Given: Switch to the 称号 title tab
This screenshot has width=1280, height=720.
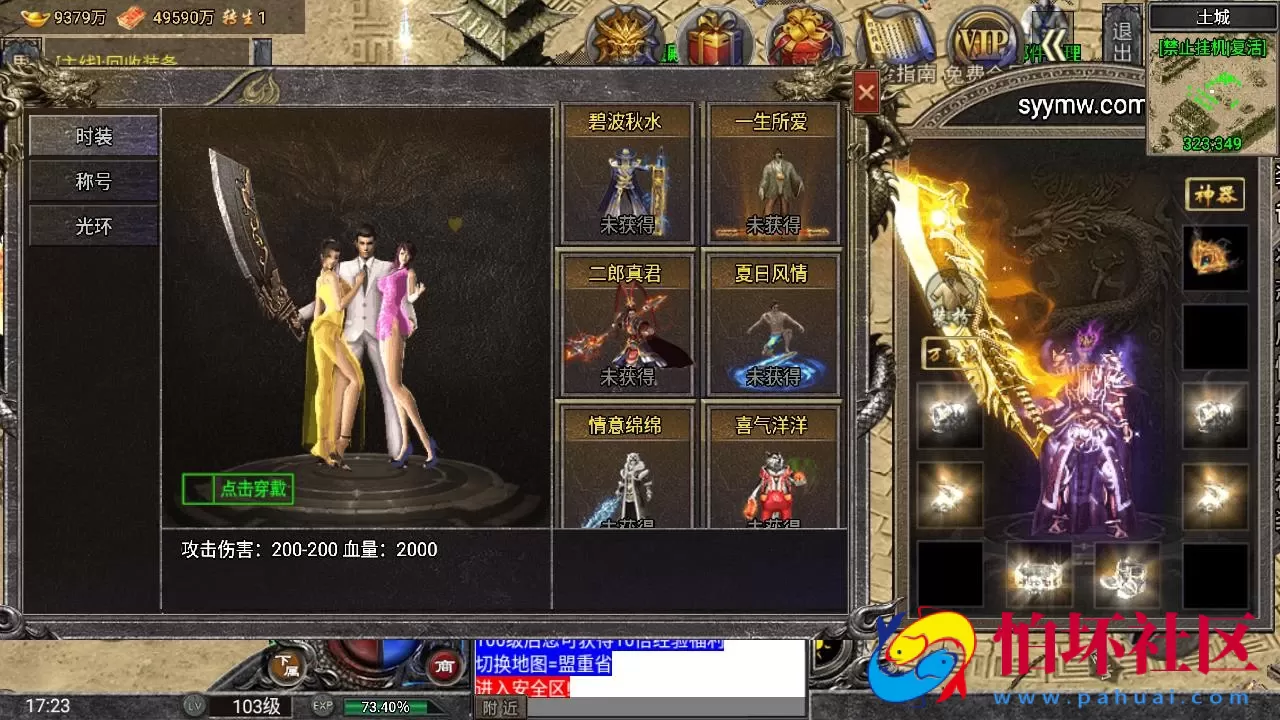Looking at the screenshot, I should (x=92, y=182).
